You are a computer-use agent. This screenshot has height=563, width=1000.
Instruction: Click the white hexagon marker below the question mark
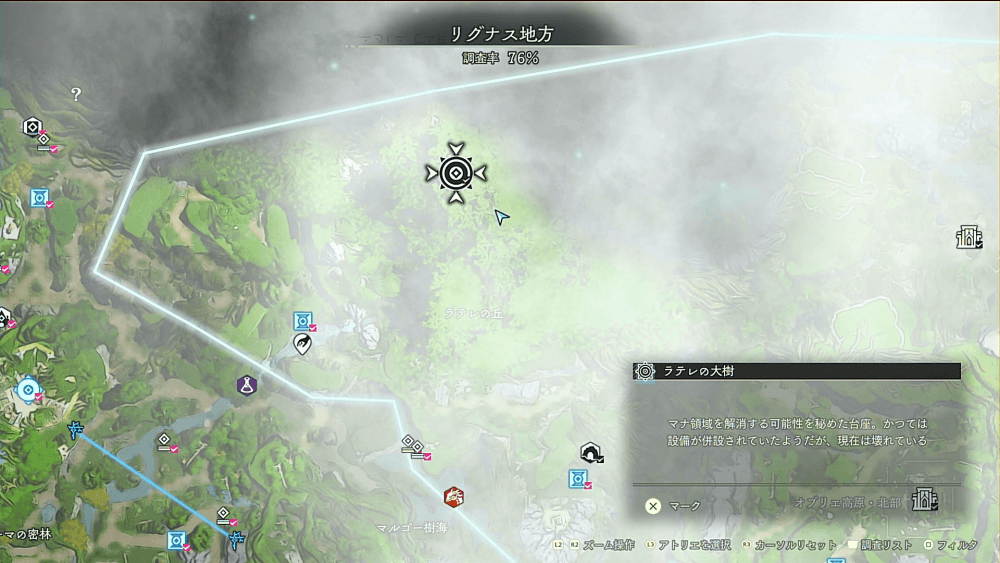[x=32, y=127]
